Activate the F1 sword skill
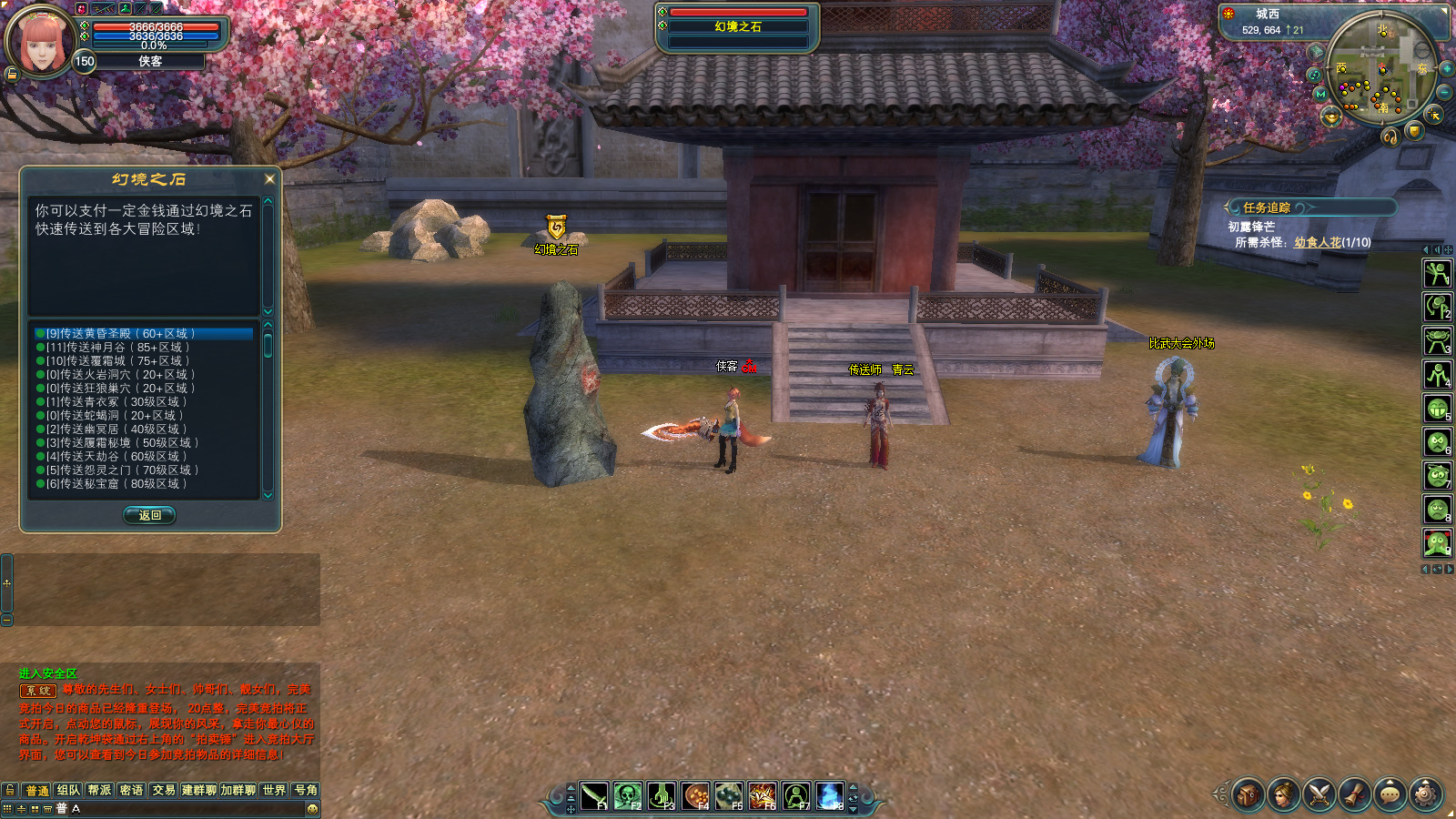 tap(594, 796)
